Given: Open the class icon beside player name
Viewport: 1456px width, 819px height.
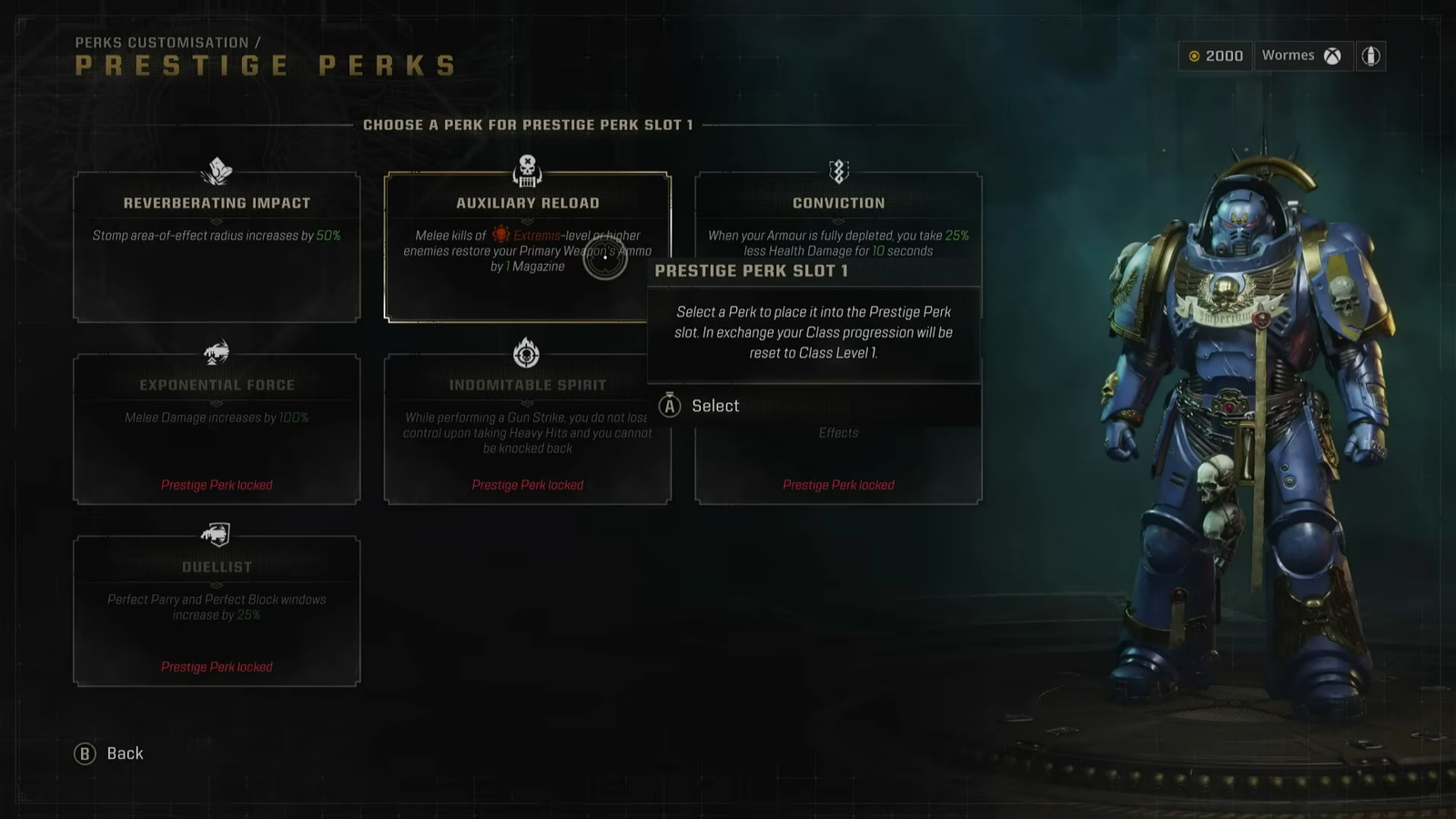Looking at the screenshot, I should click(x=1370, y=56).
